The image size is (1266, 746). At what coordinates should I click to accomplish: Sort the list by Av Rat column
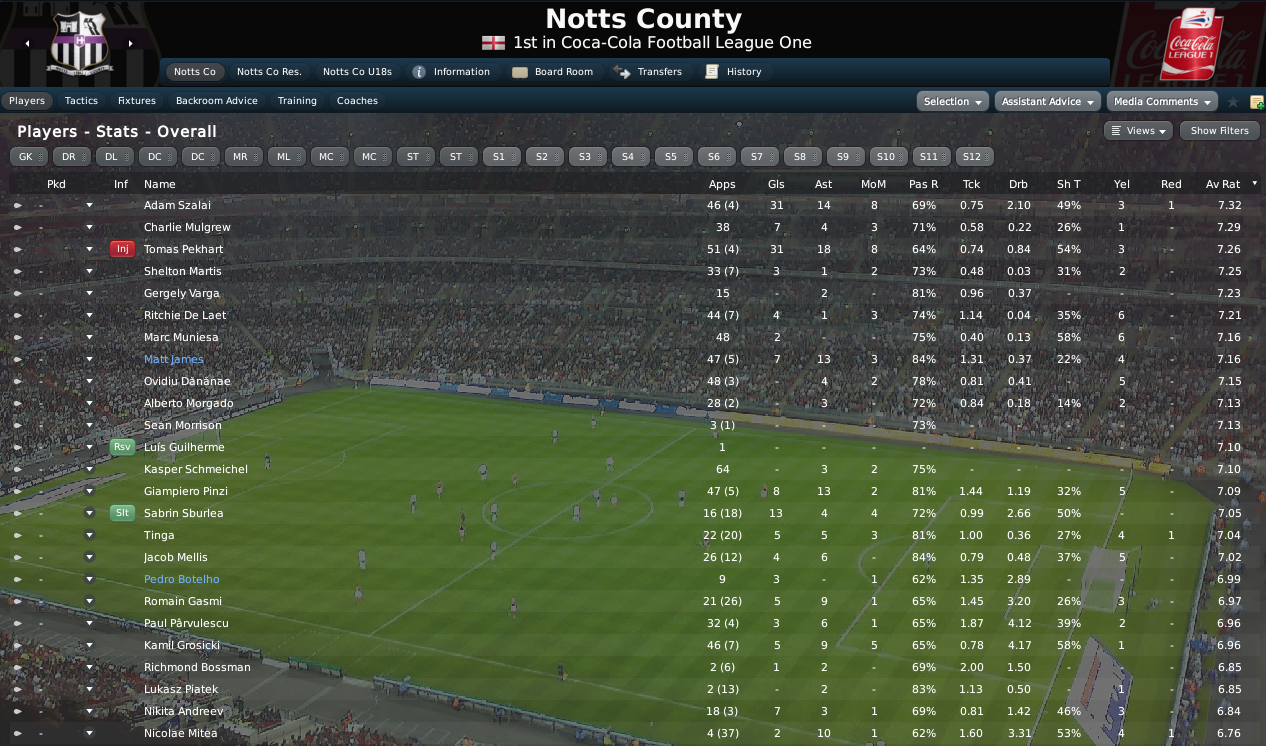point(1223,184)
